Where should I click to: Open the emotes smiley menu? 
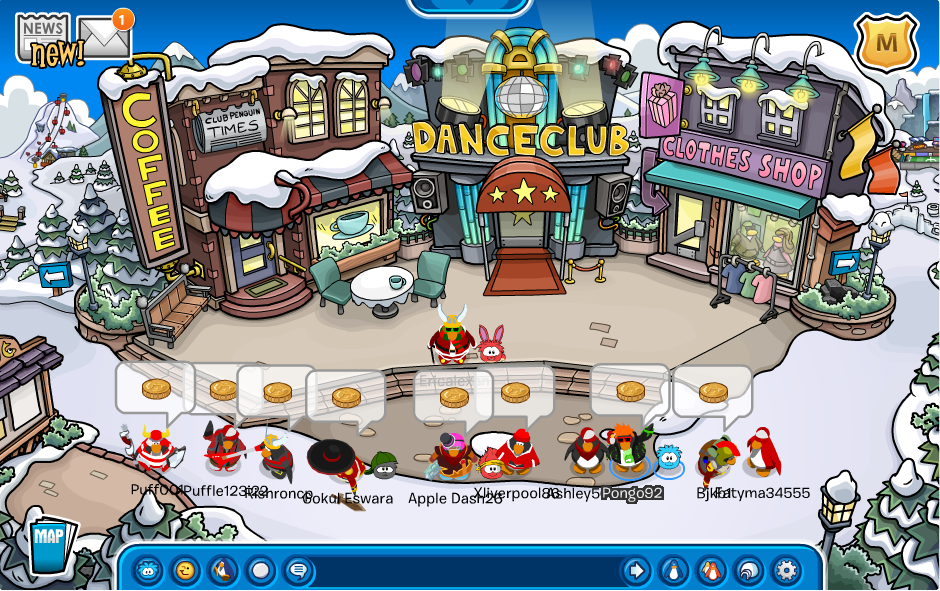pos(185,571)
